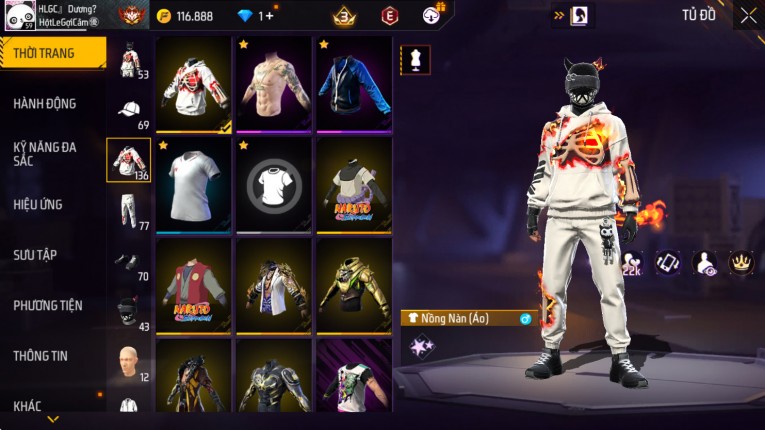Select the Hiệu Ứng tab

pos(38,204)
